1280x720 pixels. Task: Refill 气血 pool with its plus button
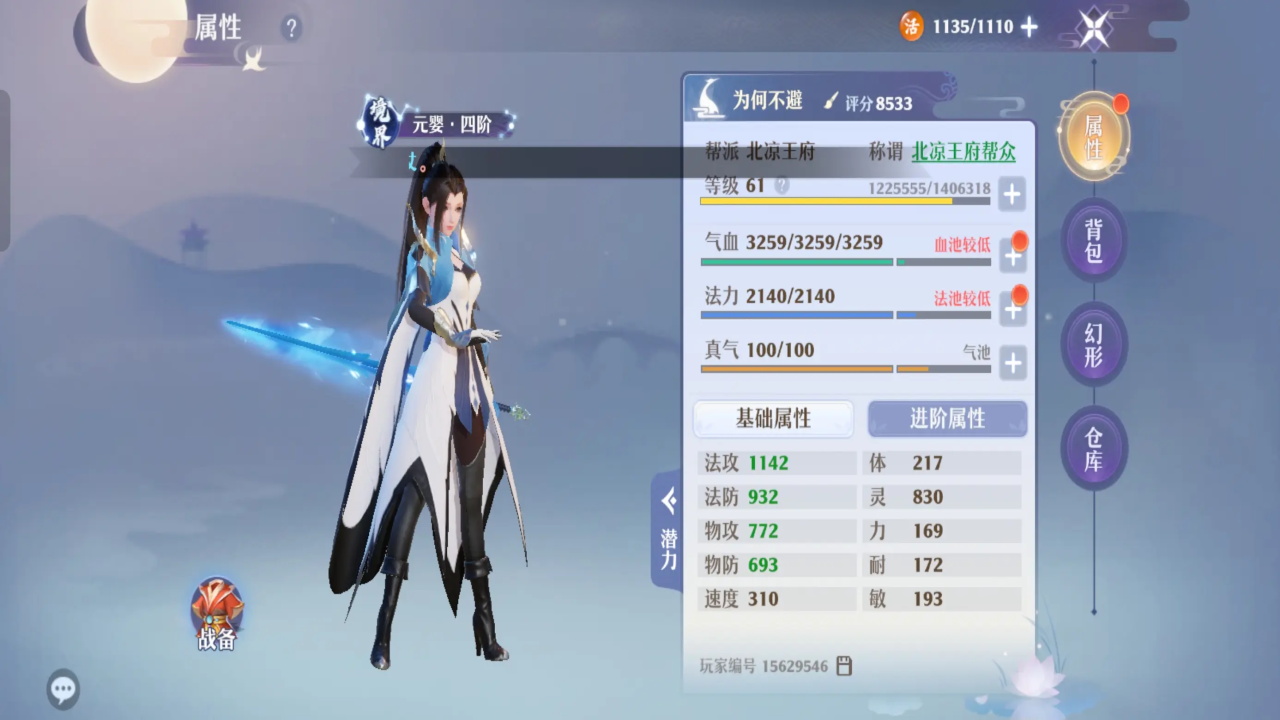1012,256
